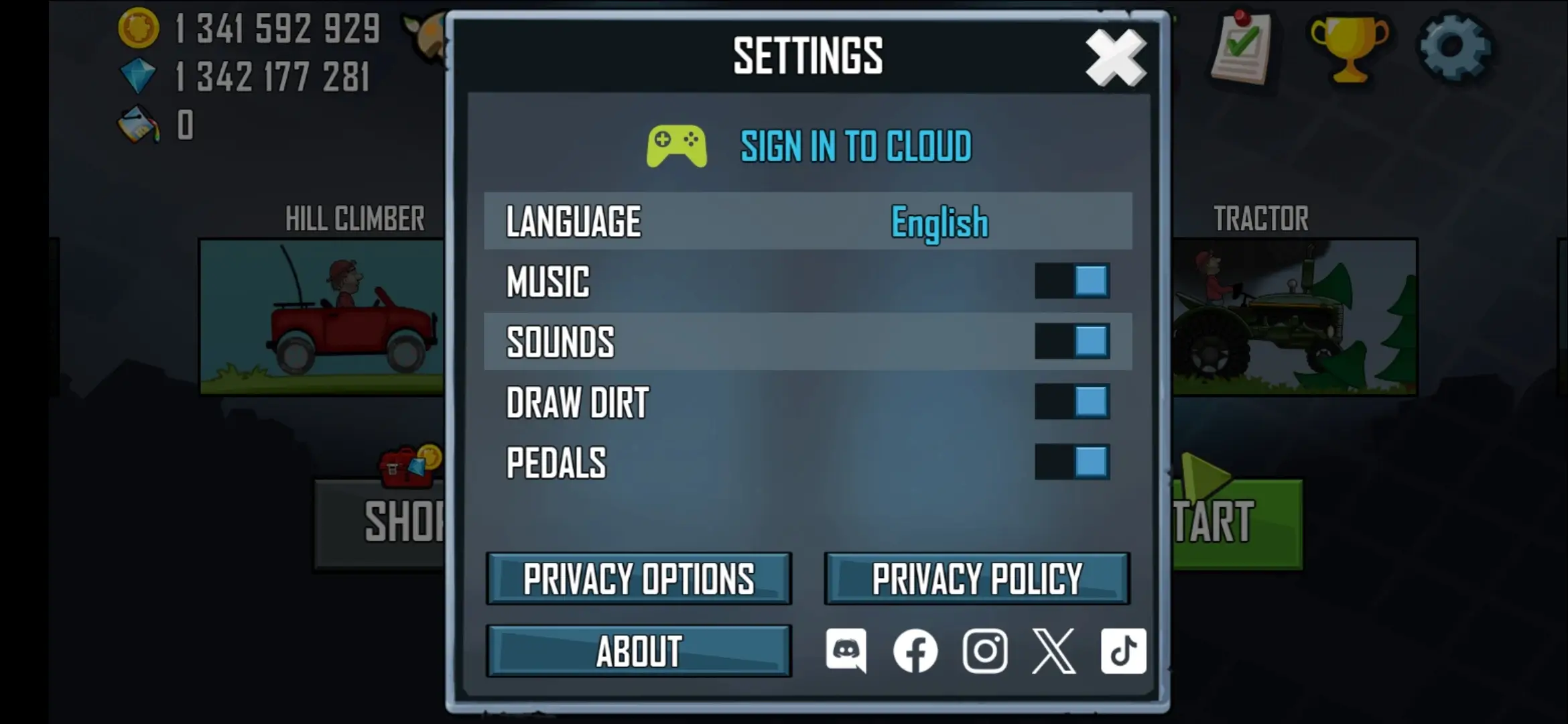Choose the Hill Climber red jeep
The height and width of the screenshot is (724, 1568).
(x=322, y=316)
